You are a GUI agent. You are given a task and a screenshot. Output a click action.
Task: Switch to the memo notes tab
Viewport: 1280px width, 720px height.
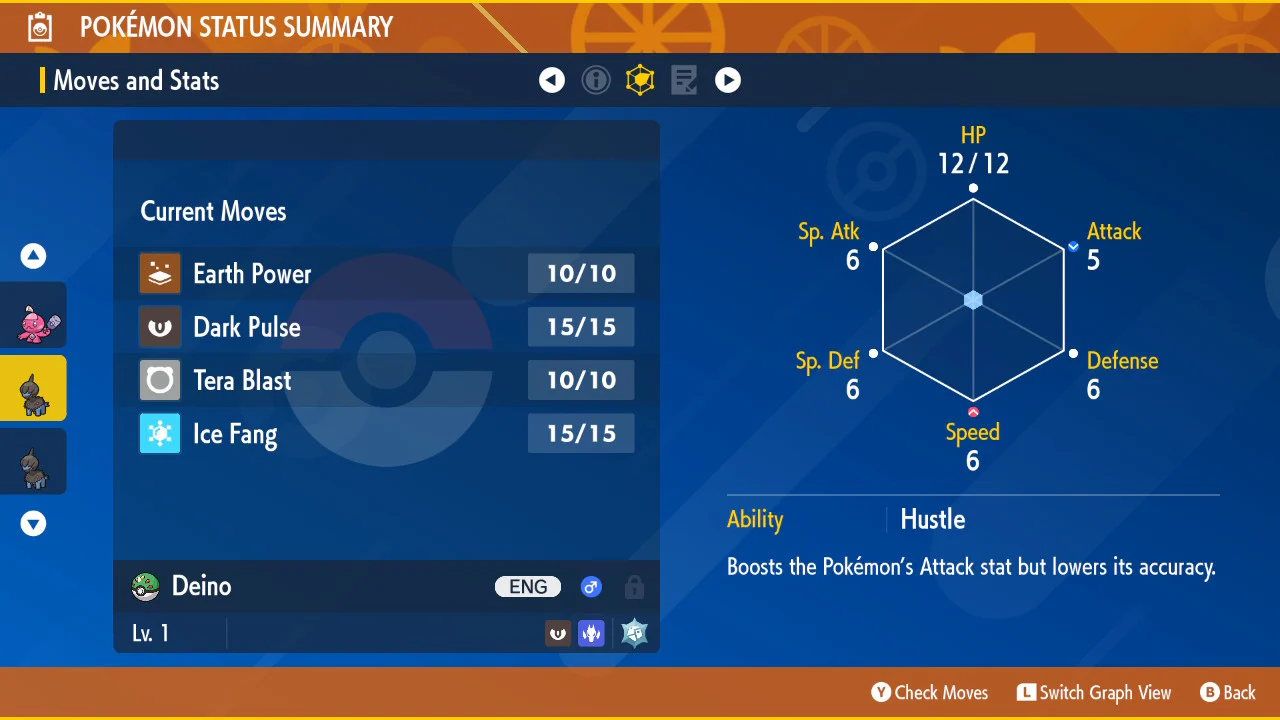[x=684, y=80]
